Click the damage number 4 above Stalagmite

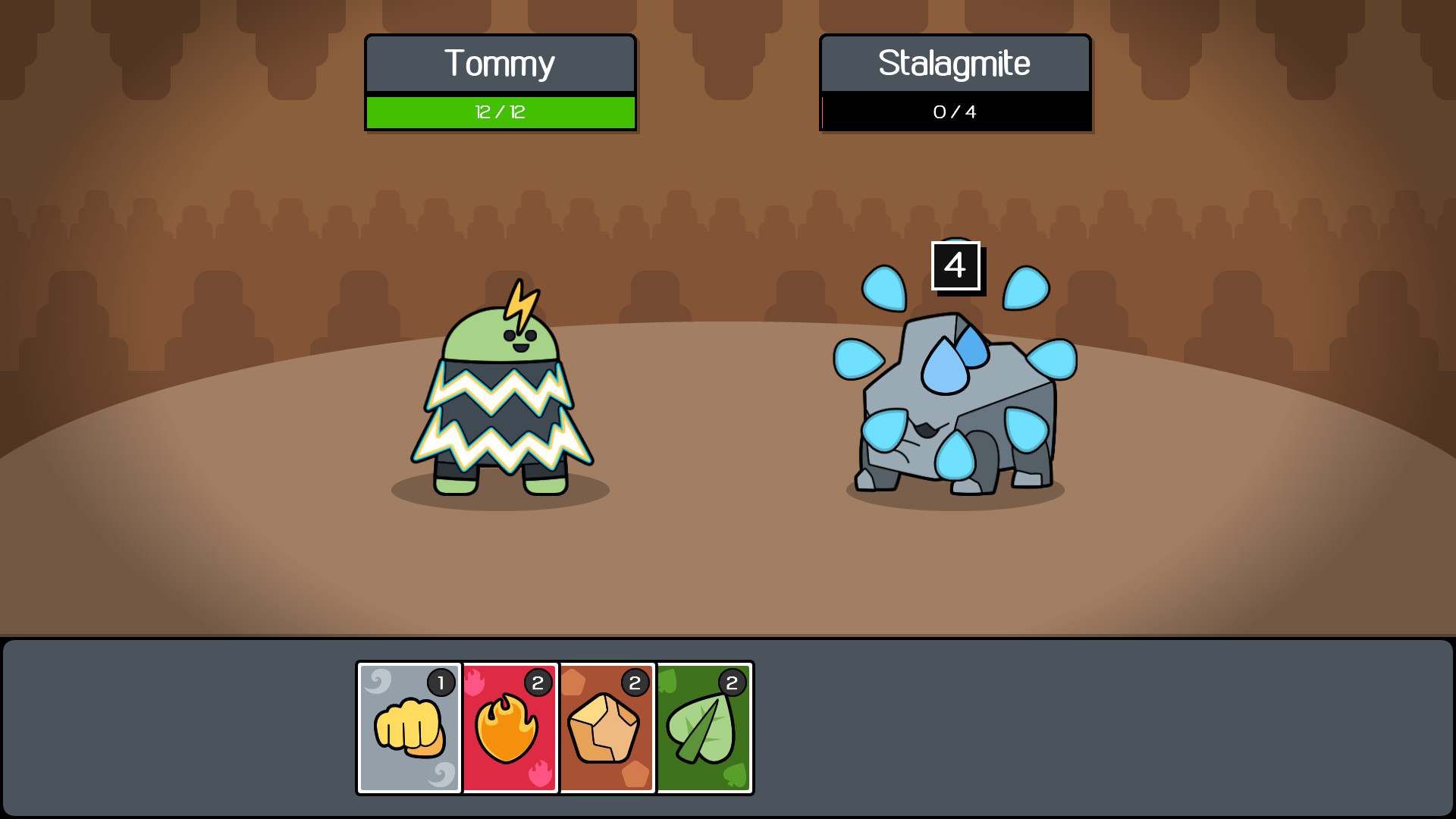(954, 266)
